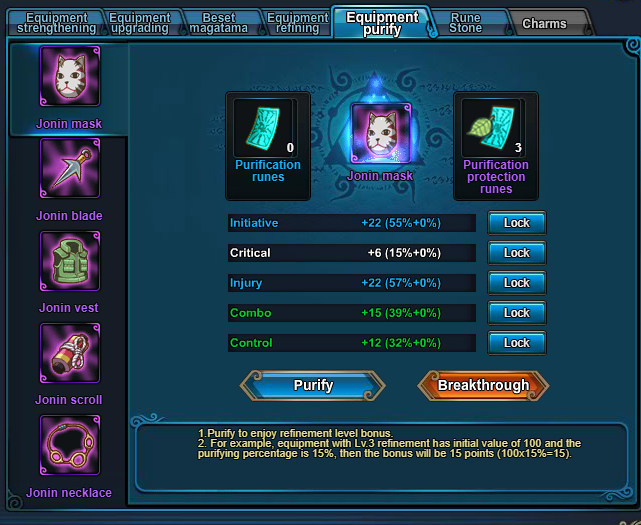
Task: Select the Beset magatama tab
Action: (219, 23)
